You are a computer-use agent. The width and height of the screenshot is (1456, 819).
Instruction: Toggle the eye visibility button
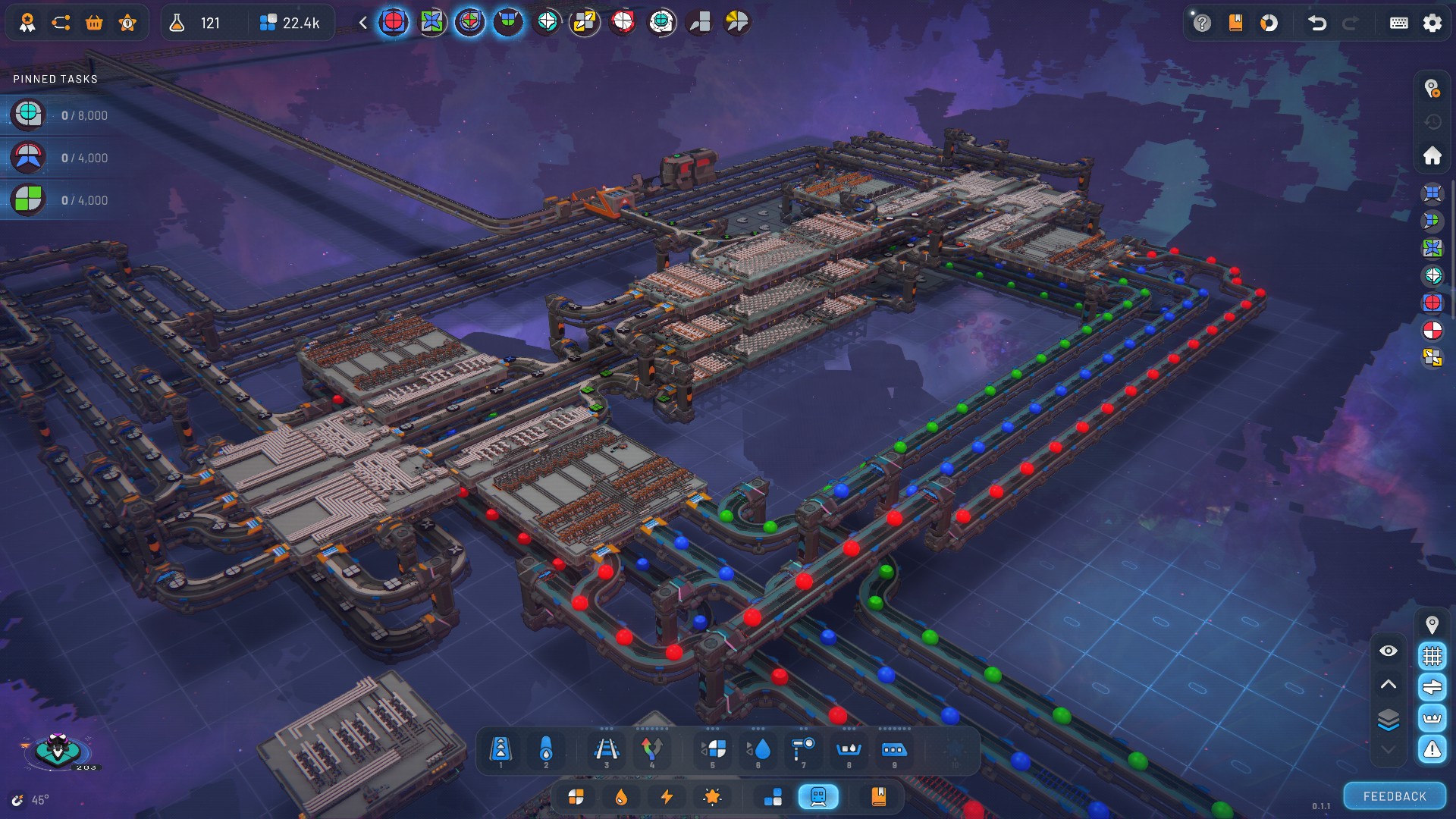click(x=1388, y=651)
